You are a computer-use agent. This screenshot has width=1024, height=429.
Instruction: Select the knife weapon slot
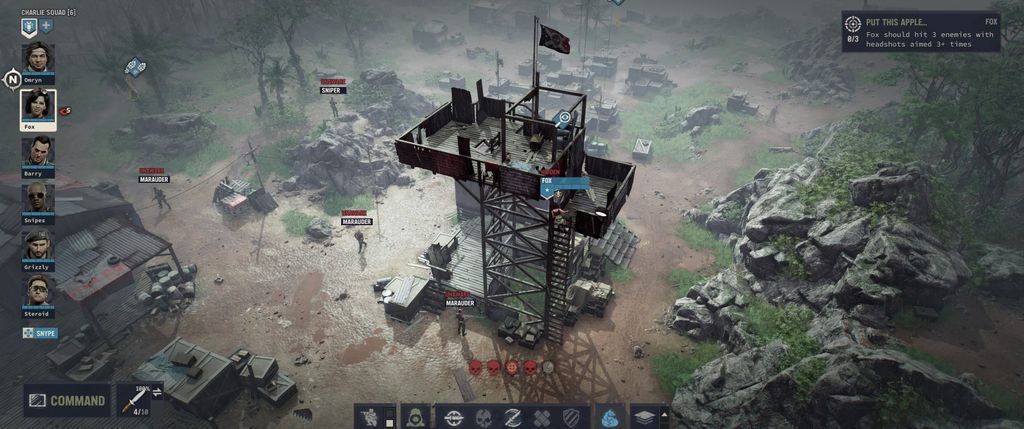pyautogui.click(x=130, y=401)
